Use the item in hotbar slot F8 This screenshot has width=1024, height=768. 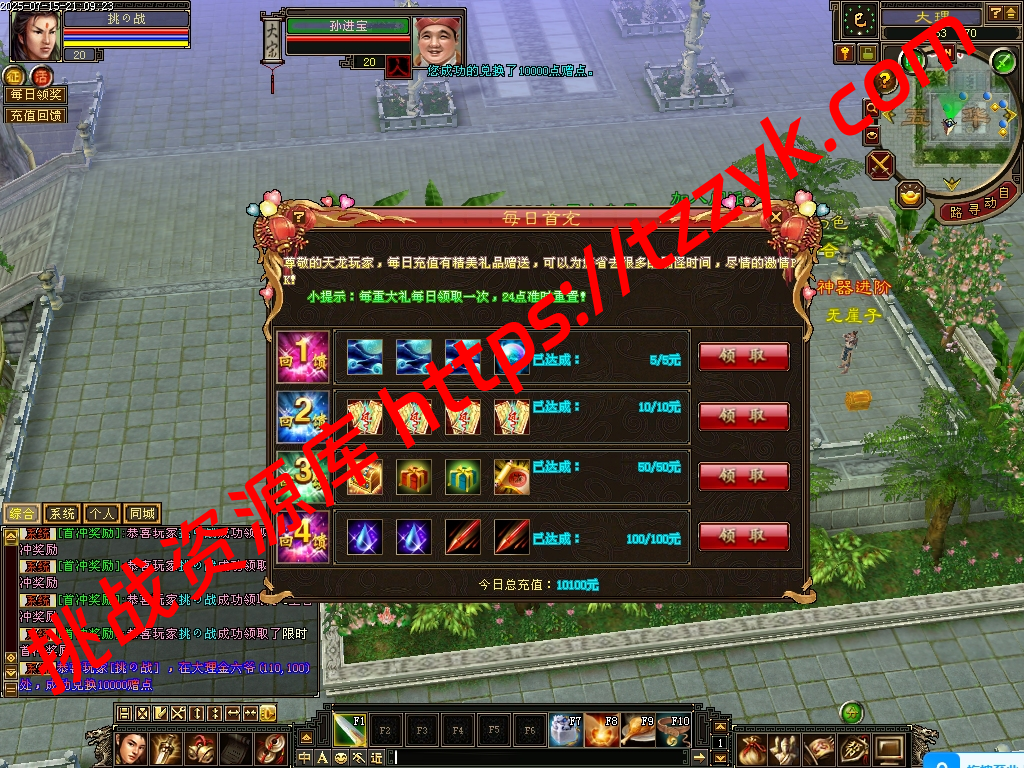(x=602, y=730)
